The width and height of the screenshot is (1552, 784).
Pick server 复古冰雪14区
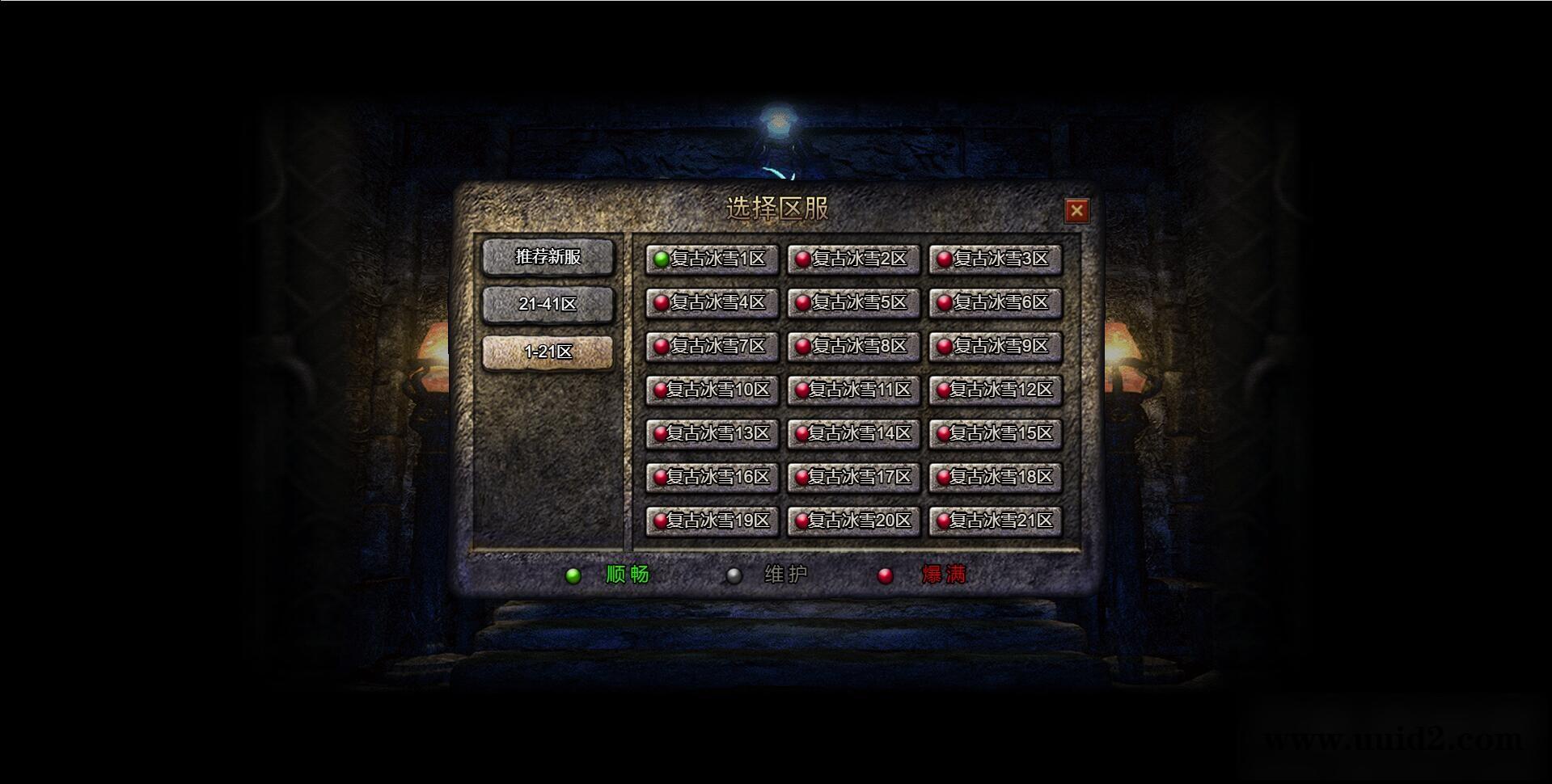pos(853,433)
